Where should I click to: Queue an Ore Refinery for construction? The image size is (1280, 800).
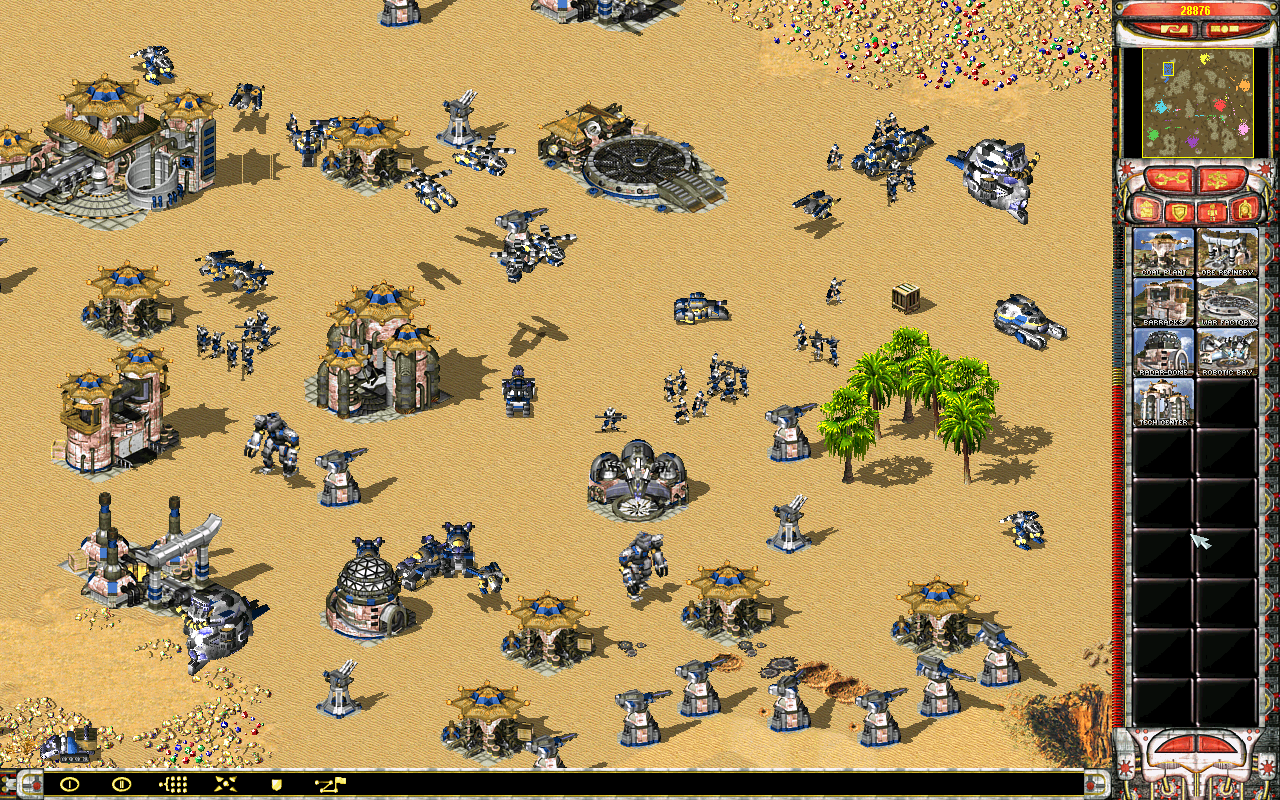tap(1228, 252)
